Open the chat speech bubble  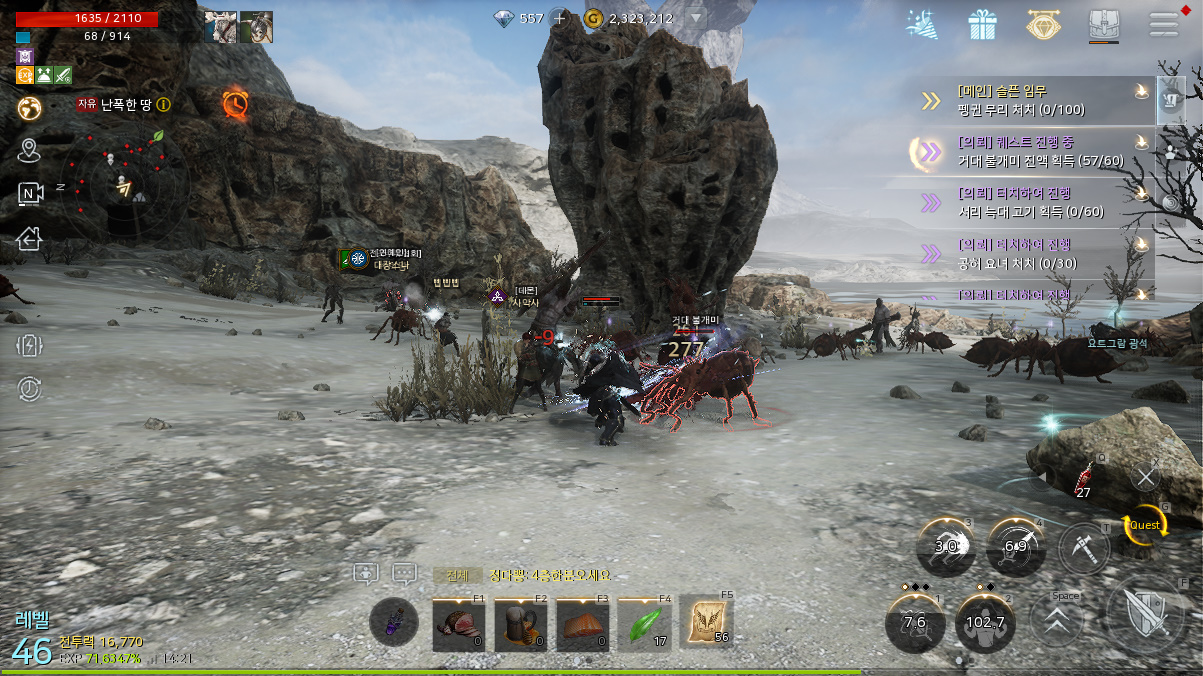(404, 574)
